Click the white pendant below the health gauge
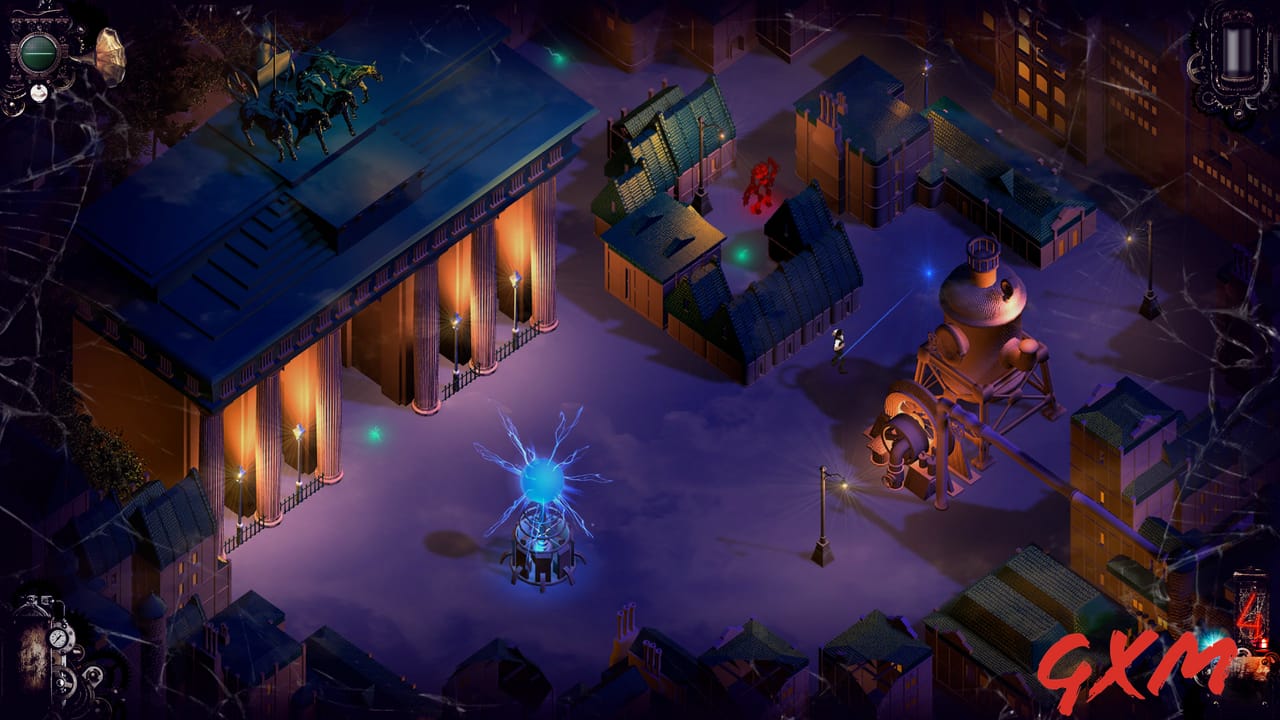The height and width of the screenshot is (720, 1280). pos(39,93)
